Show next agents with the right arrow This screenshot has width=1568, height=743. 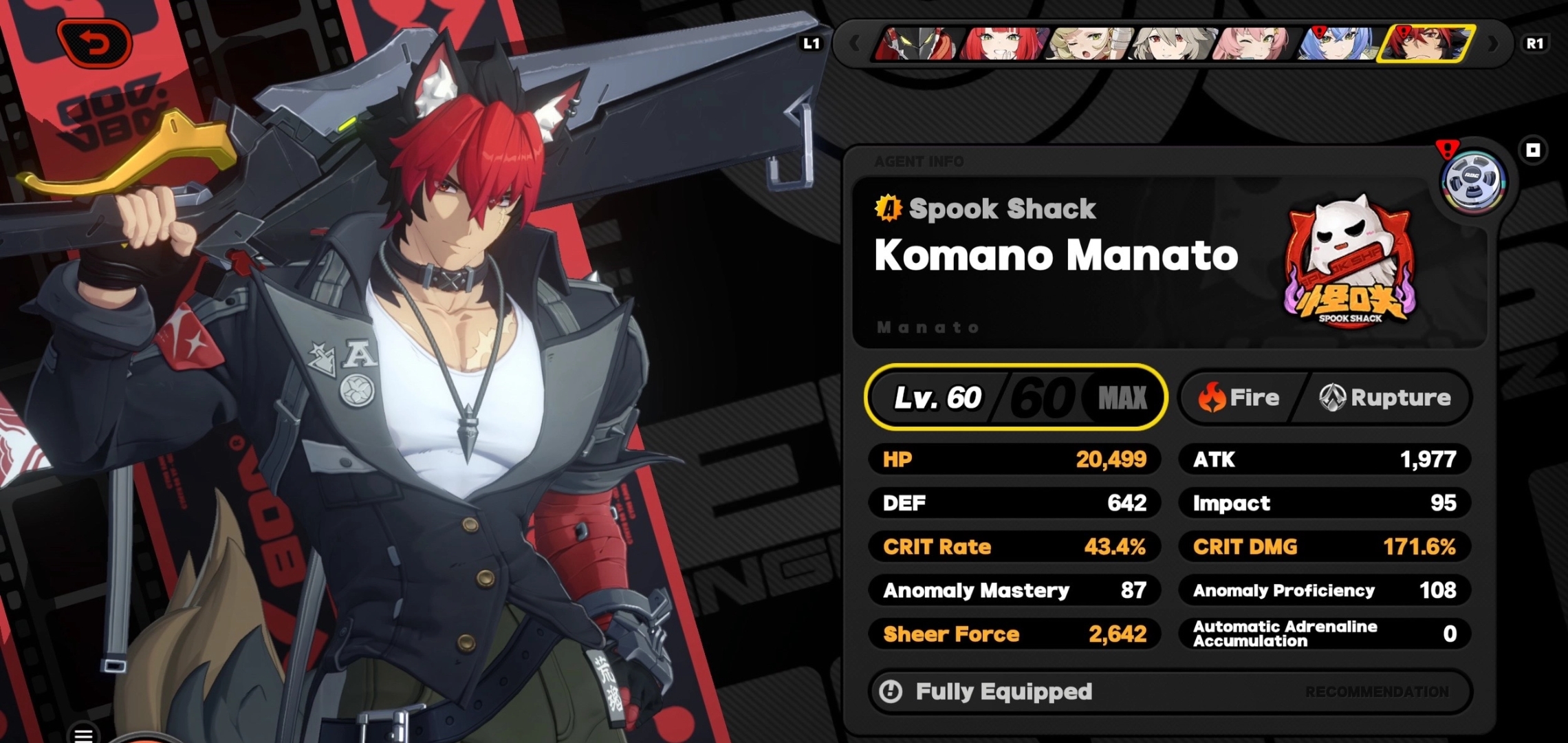1492,44
